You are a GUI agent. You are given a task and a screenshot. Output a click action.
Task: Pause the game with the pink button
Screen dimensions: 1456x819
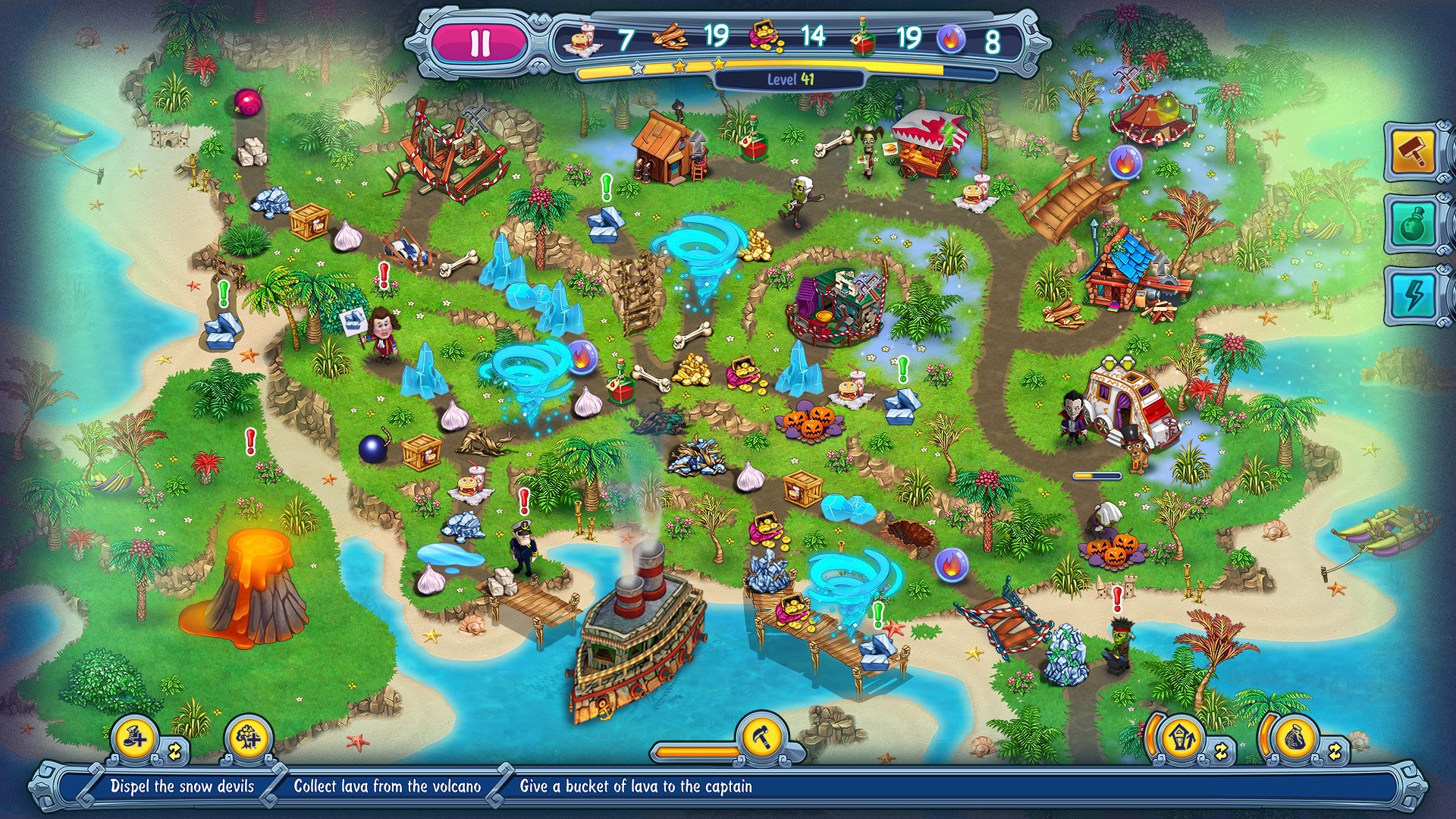(x=479, y=43)
